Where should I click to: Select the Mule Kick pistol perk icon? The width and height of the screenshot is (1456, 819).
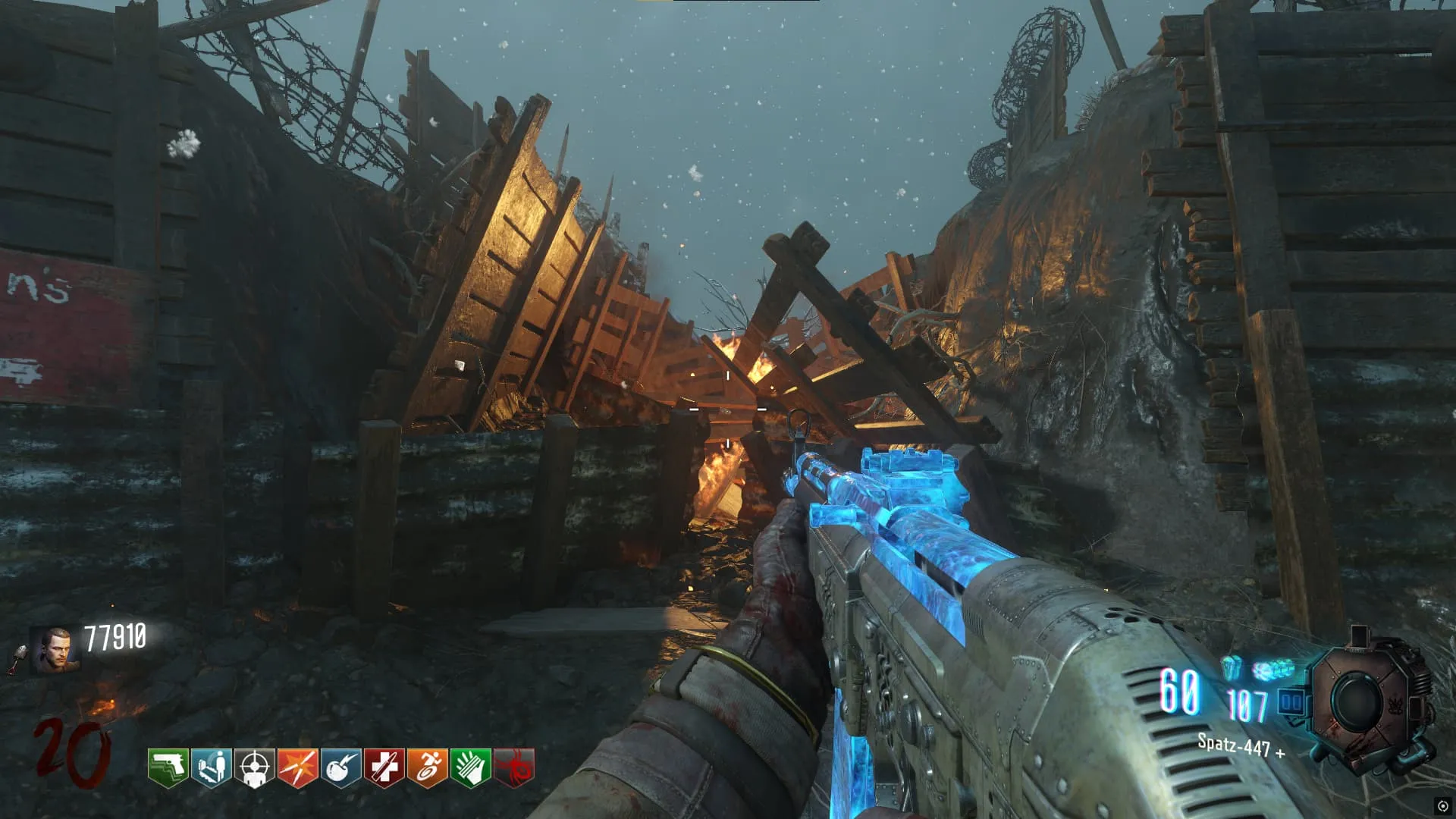[168, 767]
